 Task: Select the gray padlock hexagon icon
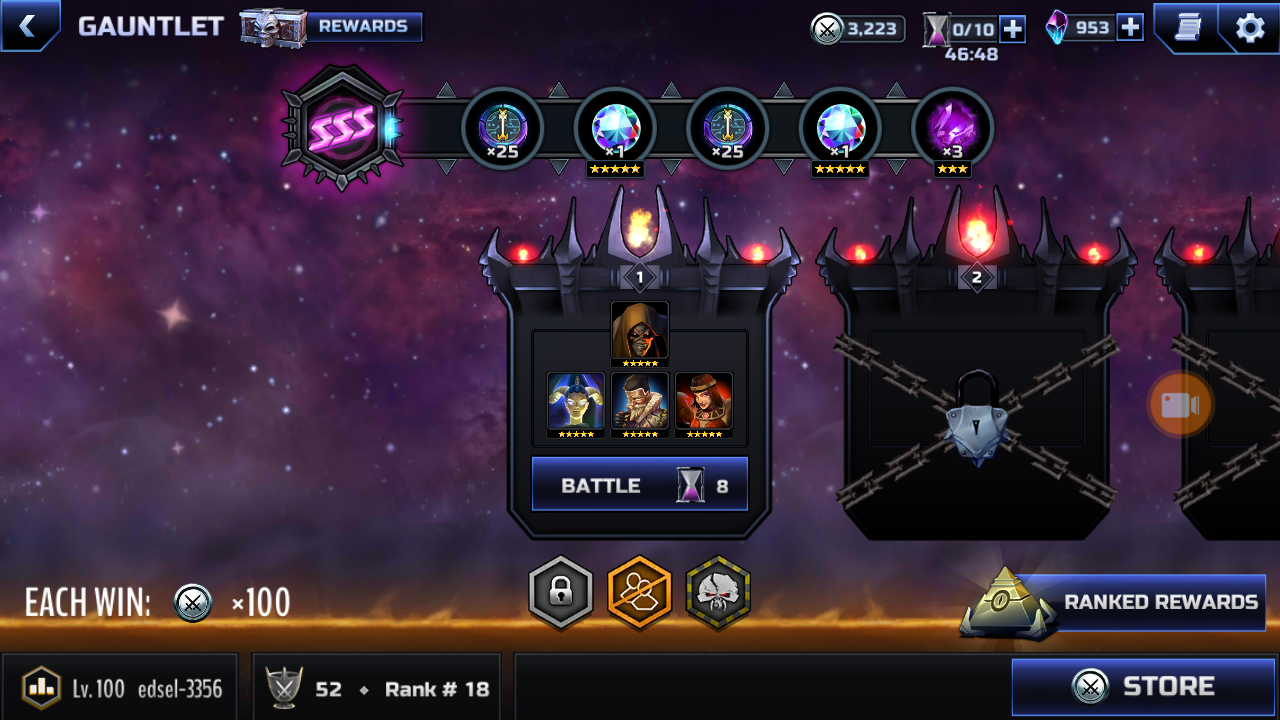560,593
